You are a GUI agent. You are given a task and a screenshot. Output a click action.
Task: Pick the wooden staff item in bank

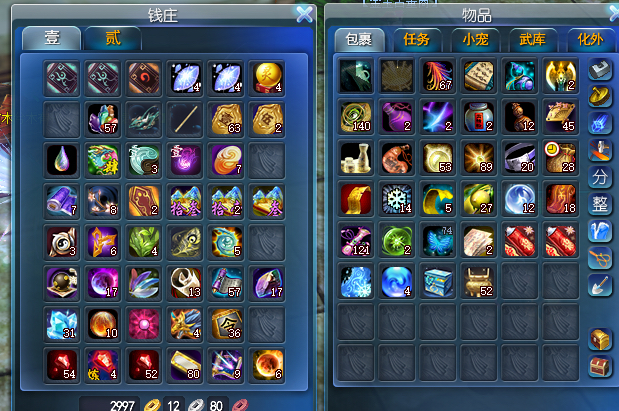tap(185, 118)
